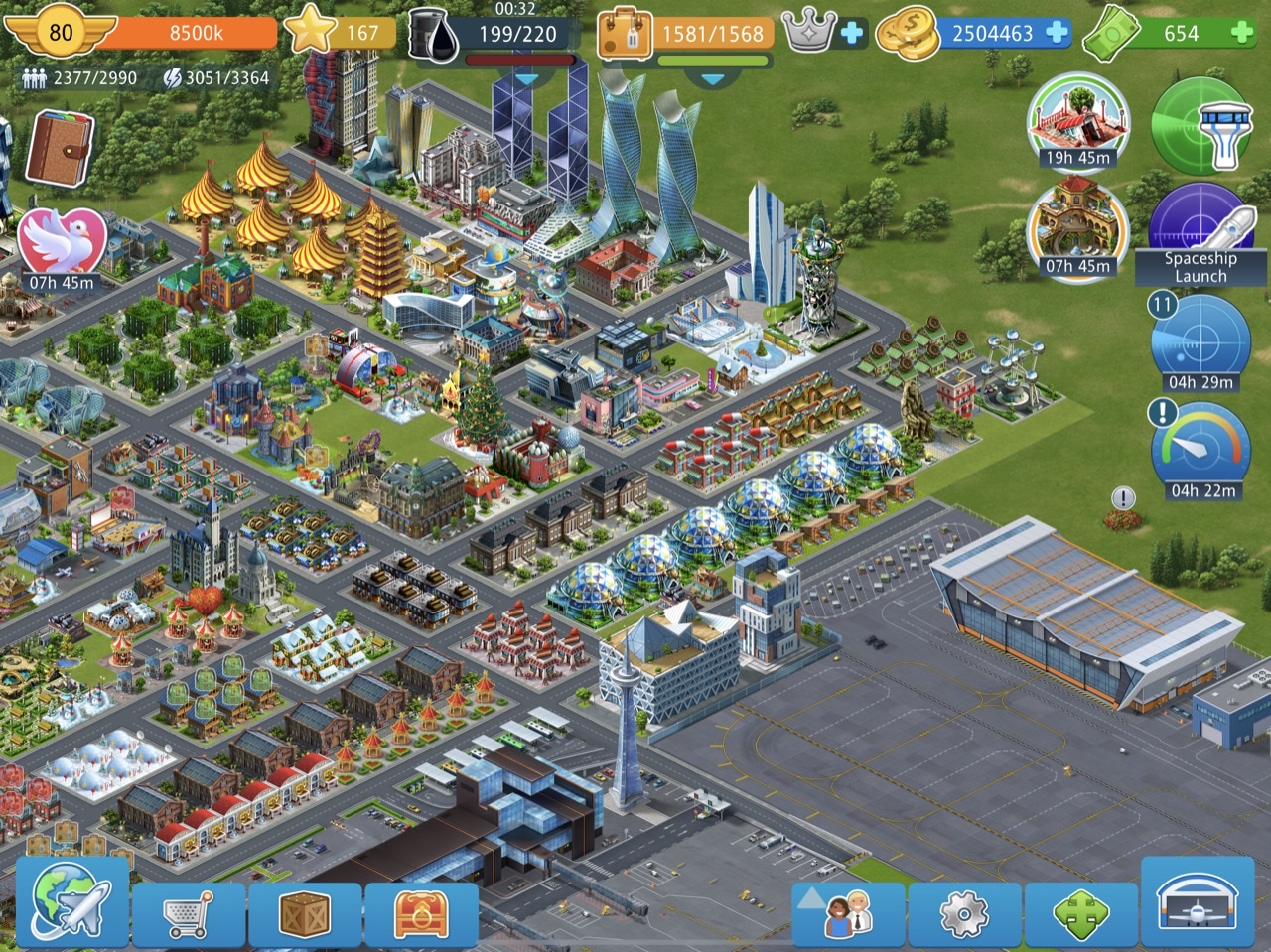Open the treasure chest rewards button
Viewport: 1271px width, 952px height.
[x=421, y=911]
